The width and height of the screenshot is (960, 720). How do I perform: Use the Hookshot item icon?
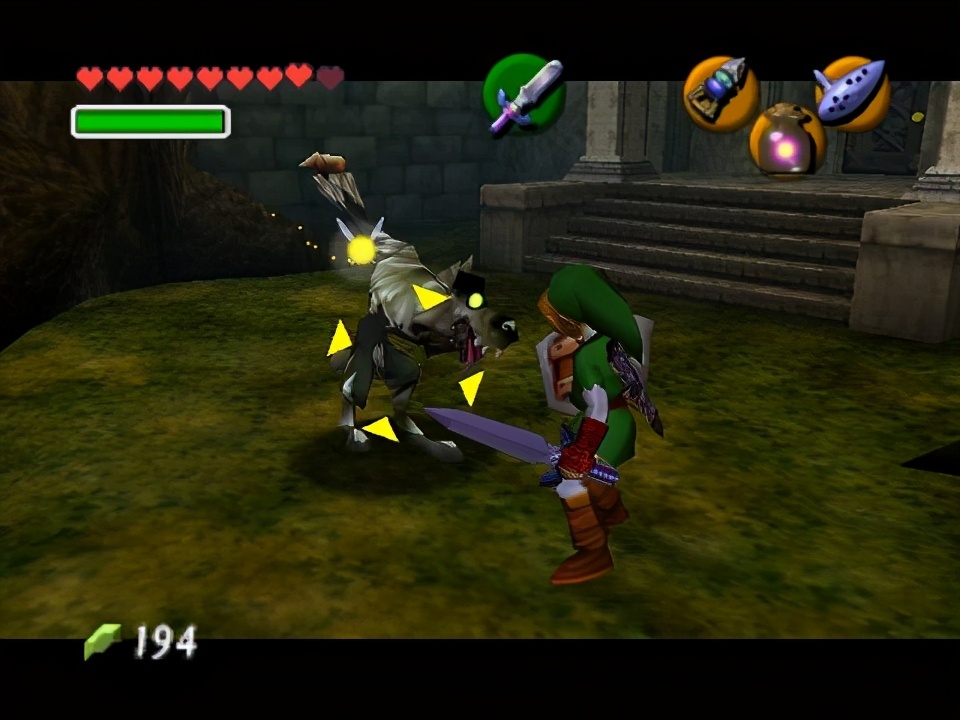click(720, 93)
